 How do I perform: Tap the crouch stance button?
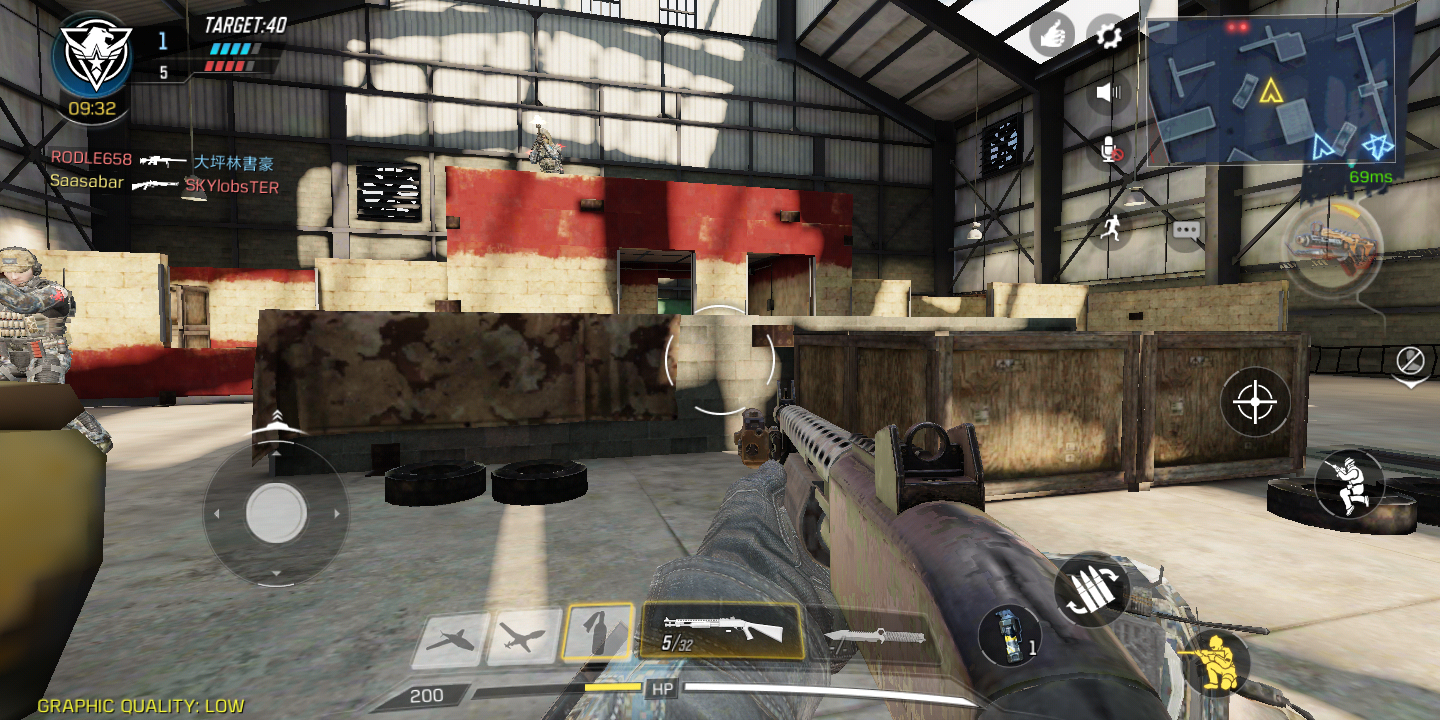(1349, 484)
